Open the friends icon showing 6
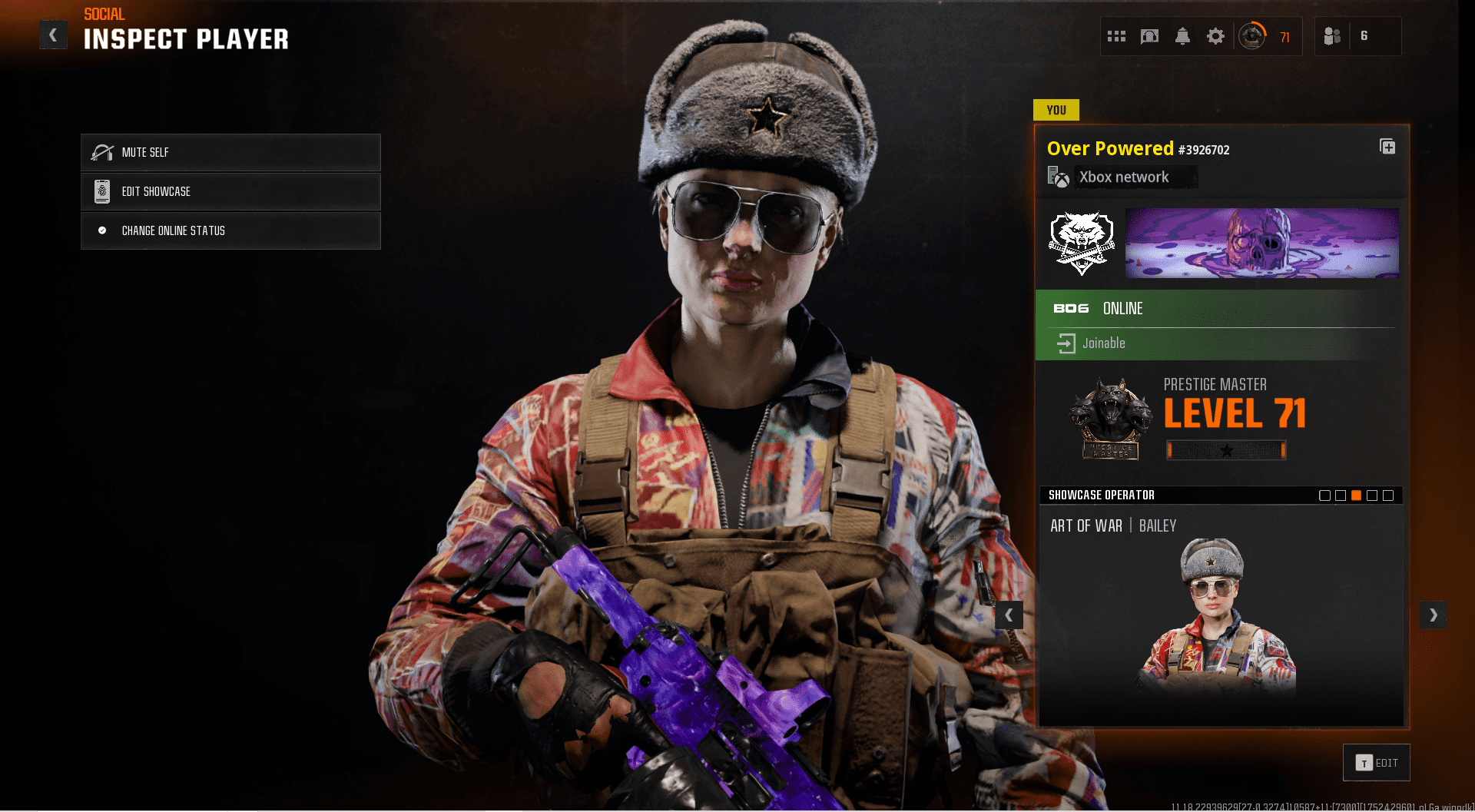Image resolution: width=1475 pixels, height=812 pixels. pos(1331,35)
